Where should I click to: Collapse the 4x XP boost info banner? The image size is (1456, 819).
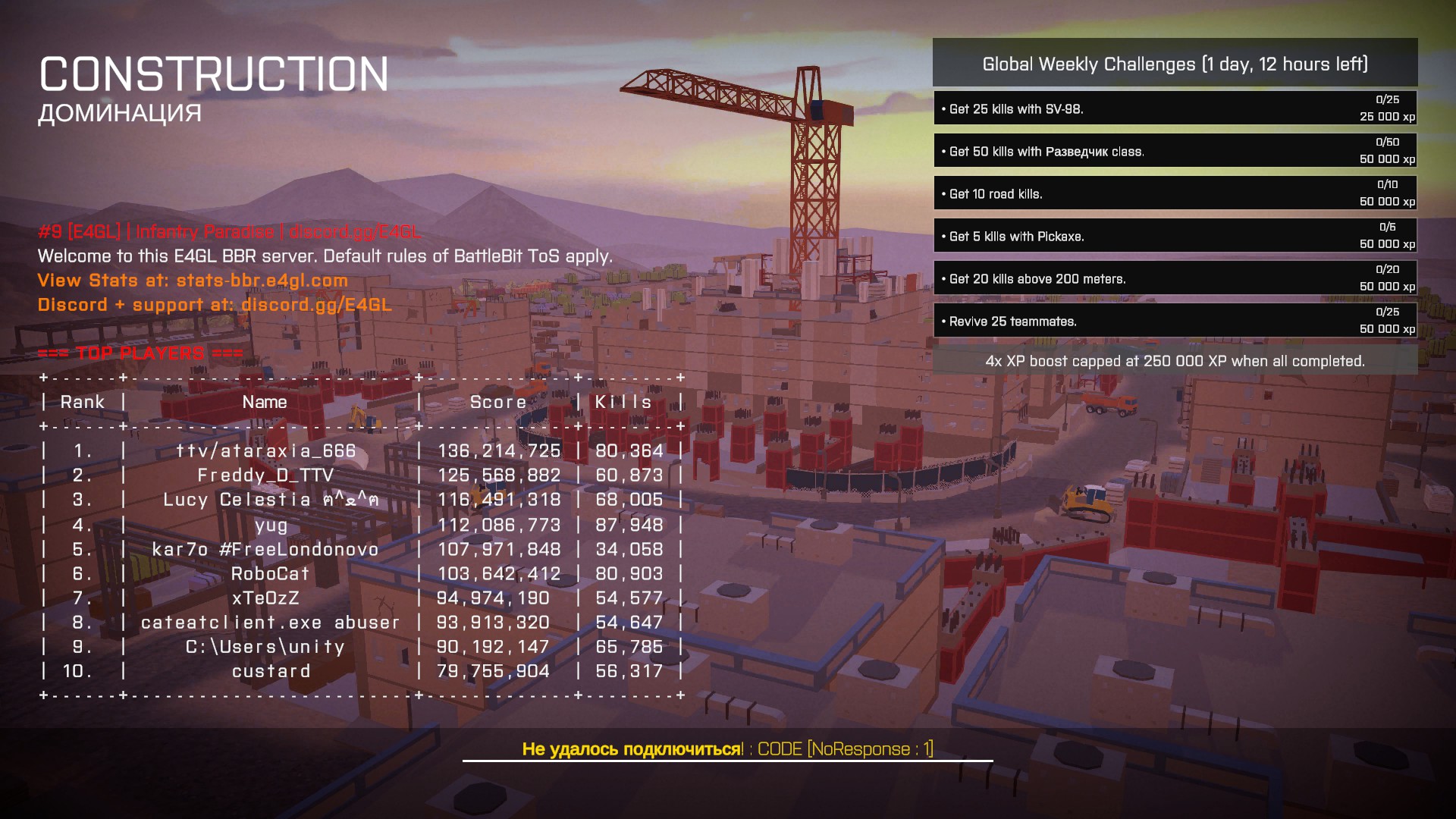click(1174, 362)
